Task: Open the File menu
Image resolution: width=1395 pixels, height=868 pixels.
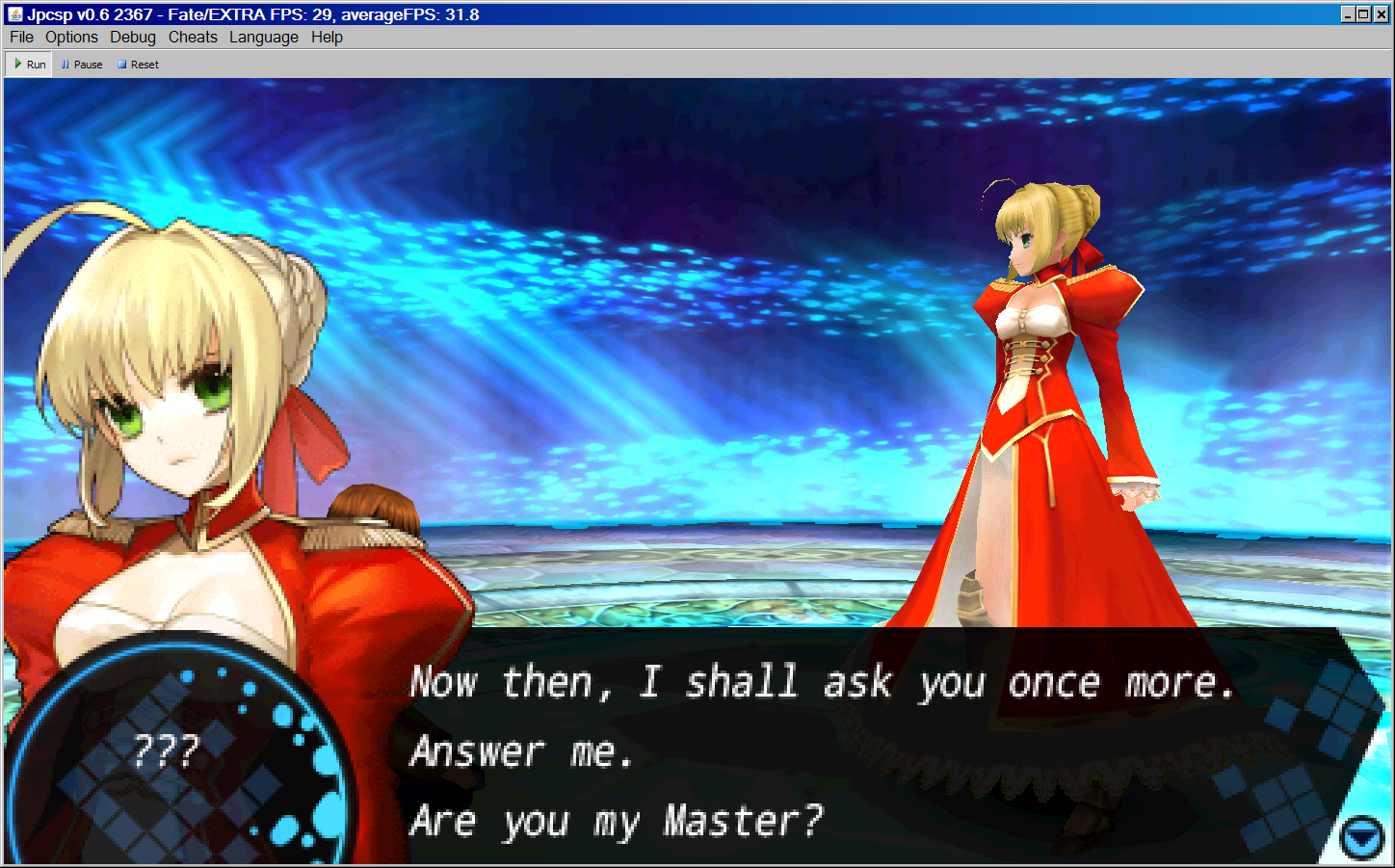Action: click(x=21, y=37)
